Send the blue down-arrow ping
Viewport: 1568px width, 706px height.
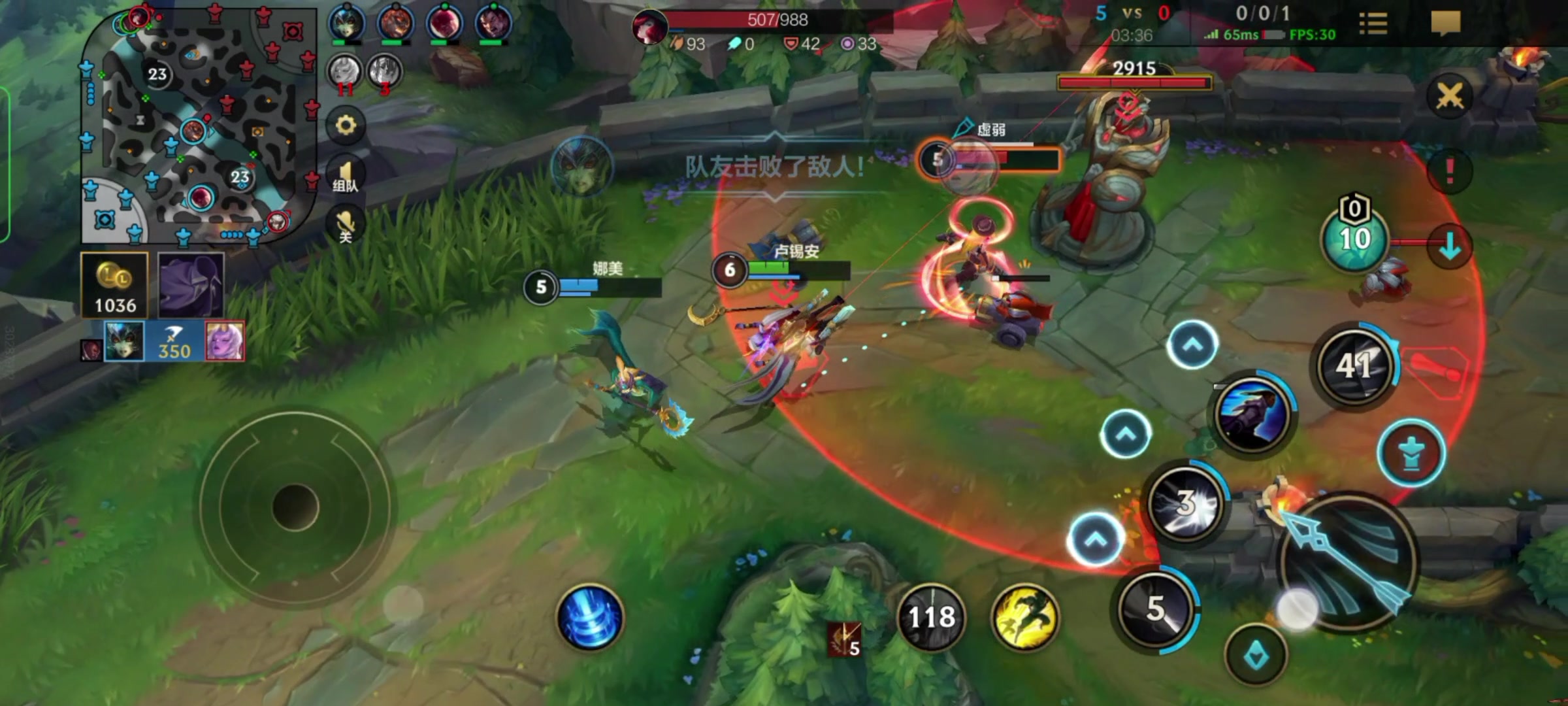pos(1449,246)
